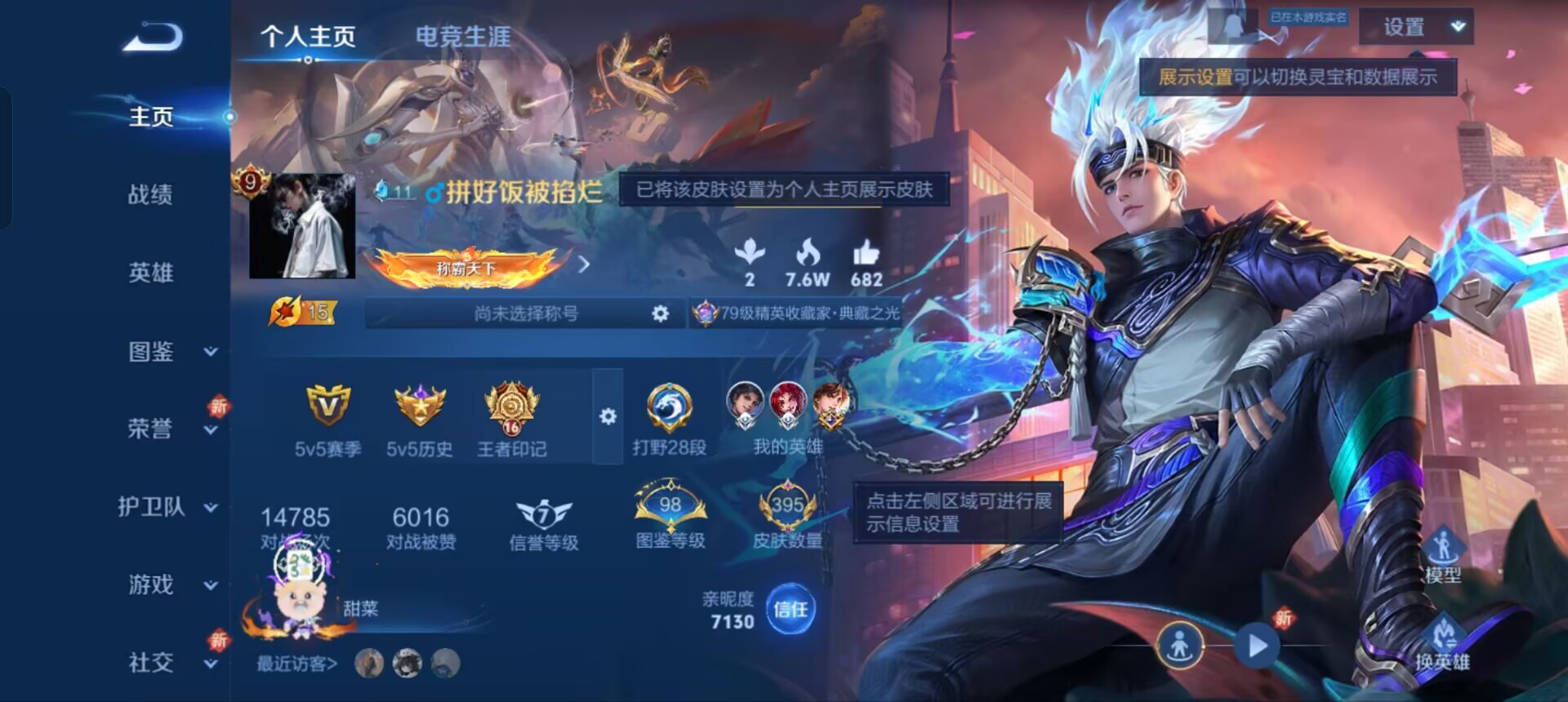
Task: Switch to the 电竞生涯 tab
Action: [x=462, y=35]
